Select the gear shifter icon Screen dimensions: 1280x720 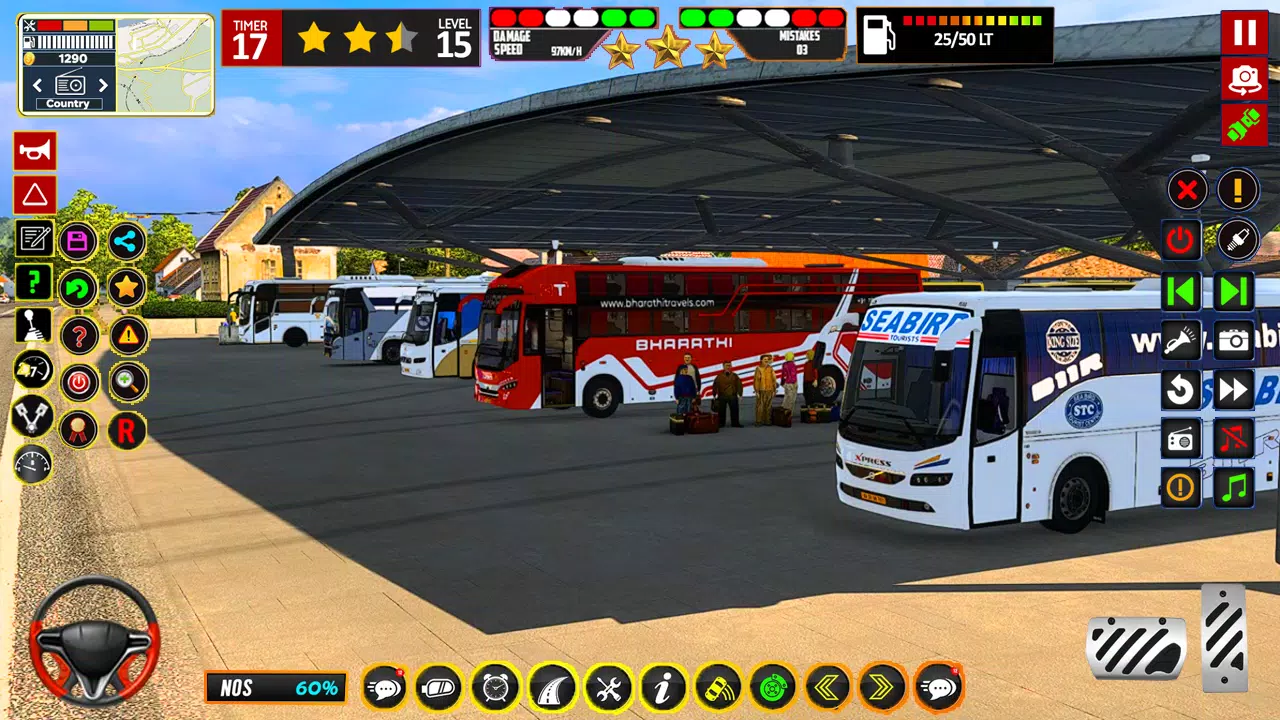[x=33, y=326]
